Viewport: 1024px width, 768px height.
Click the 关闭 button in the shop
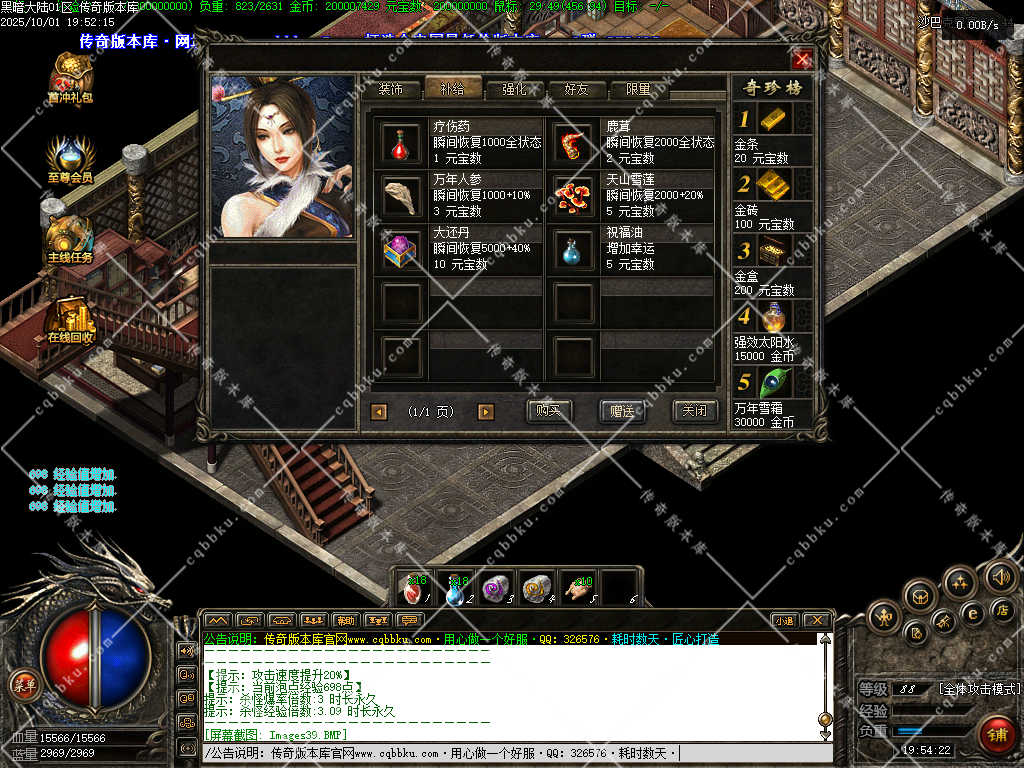(x=694, y=411)
